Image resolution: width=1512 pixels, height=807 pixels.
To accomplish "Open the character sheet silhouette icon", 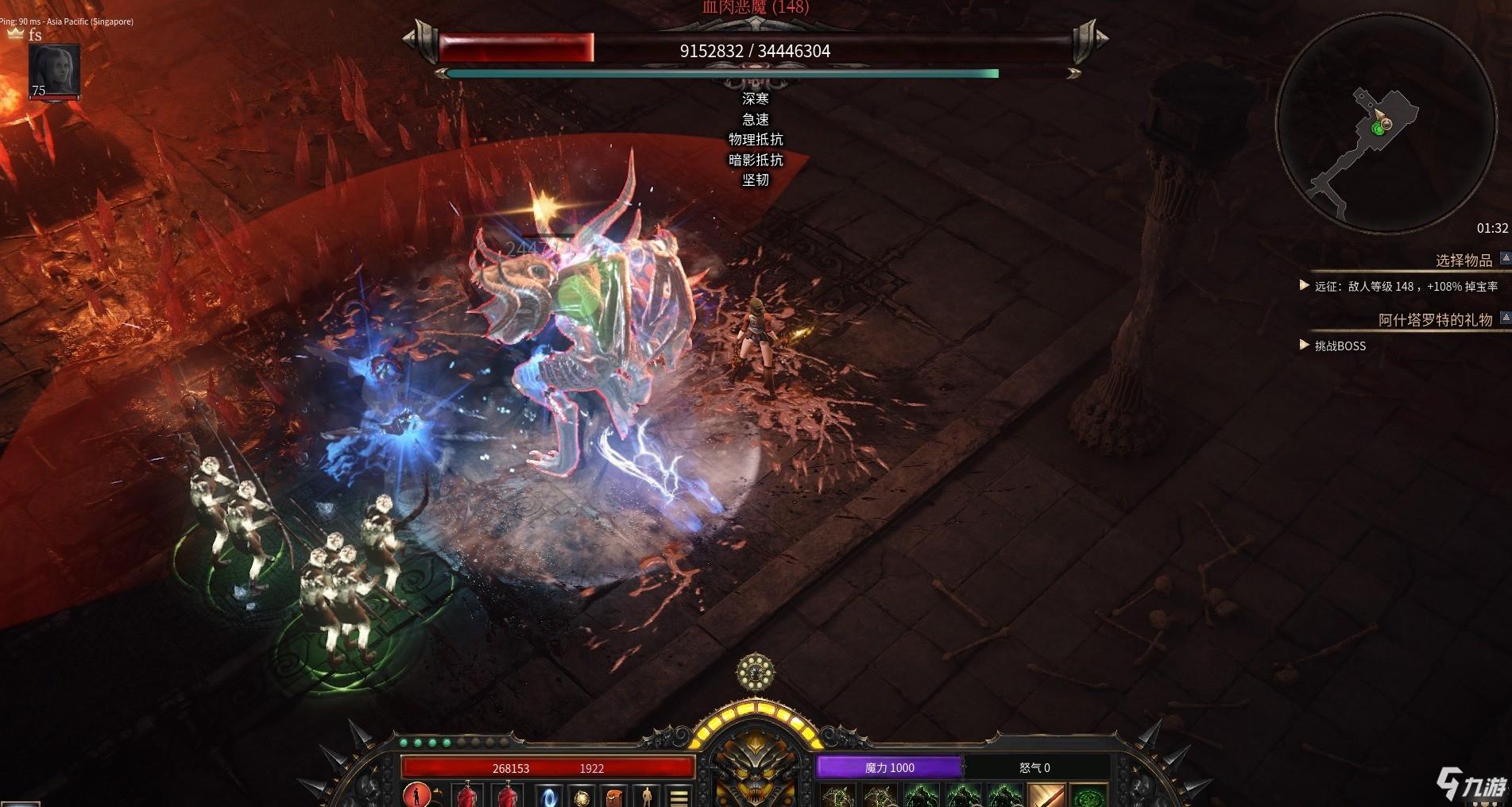I will point(647,797).
